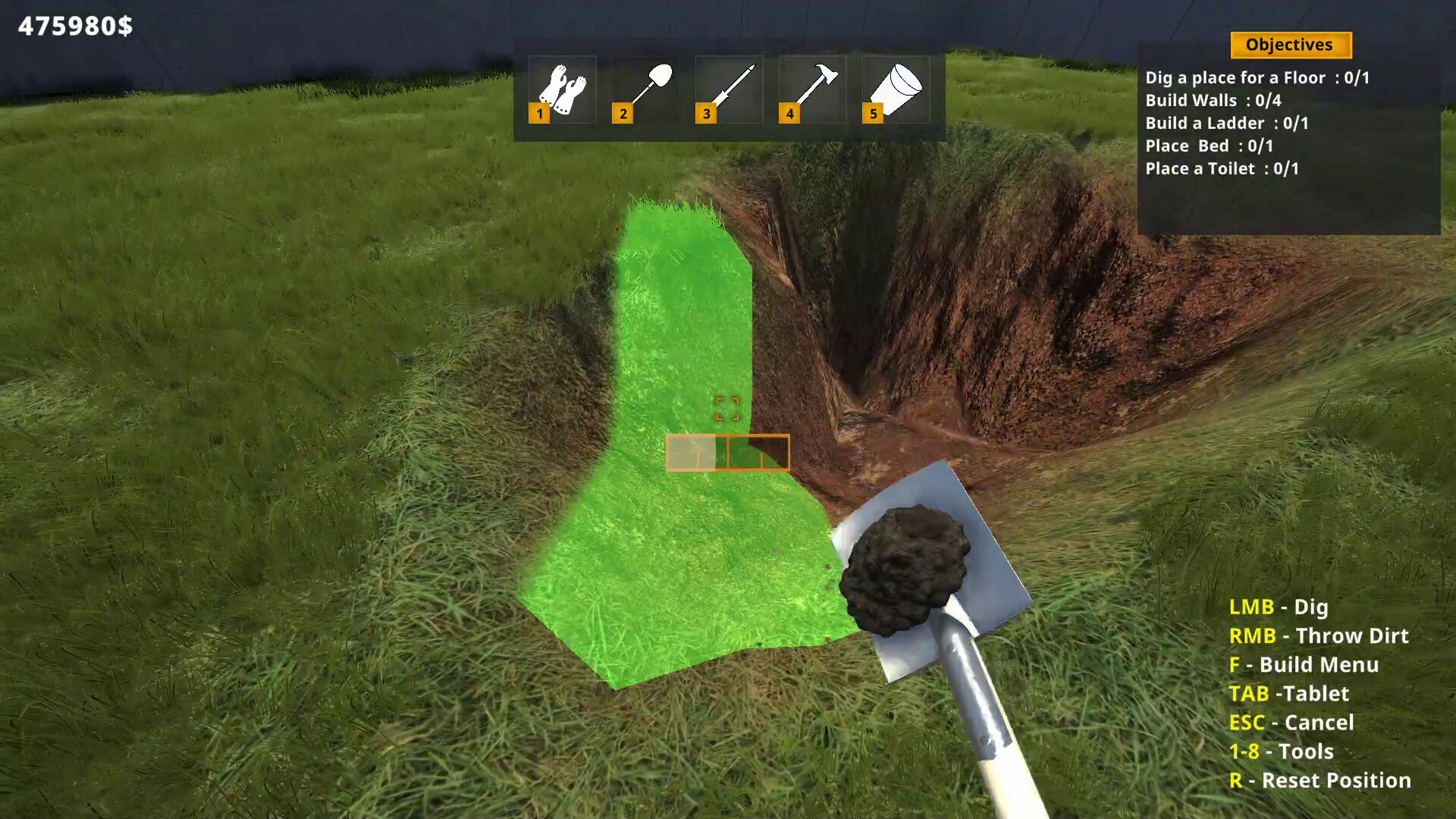This screenshot has height=819, width=1456.
Task: Click the RMB - Throw Dirt hint
Action: point(1319,636)
